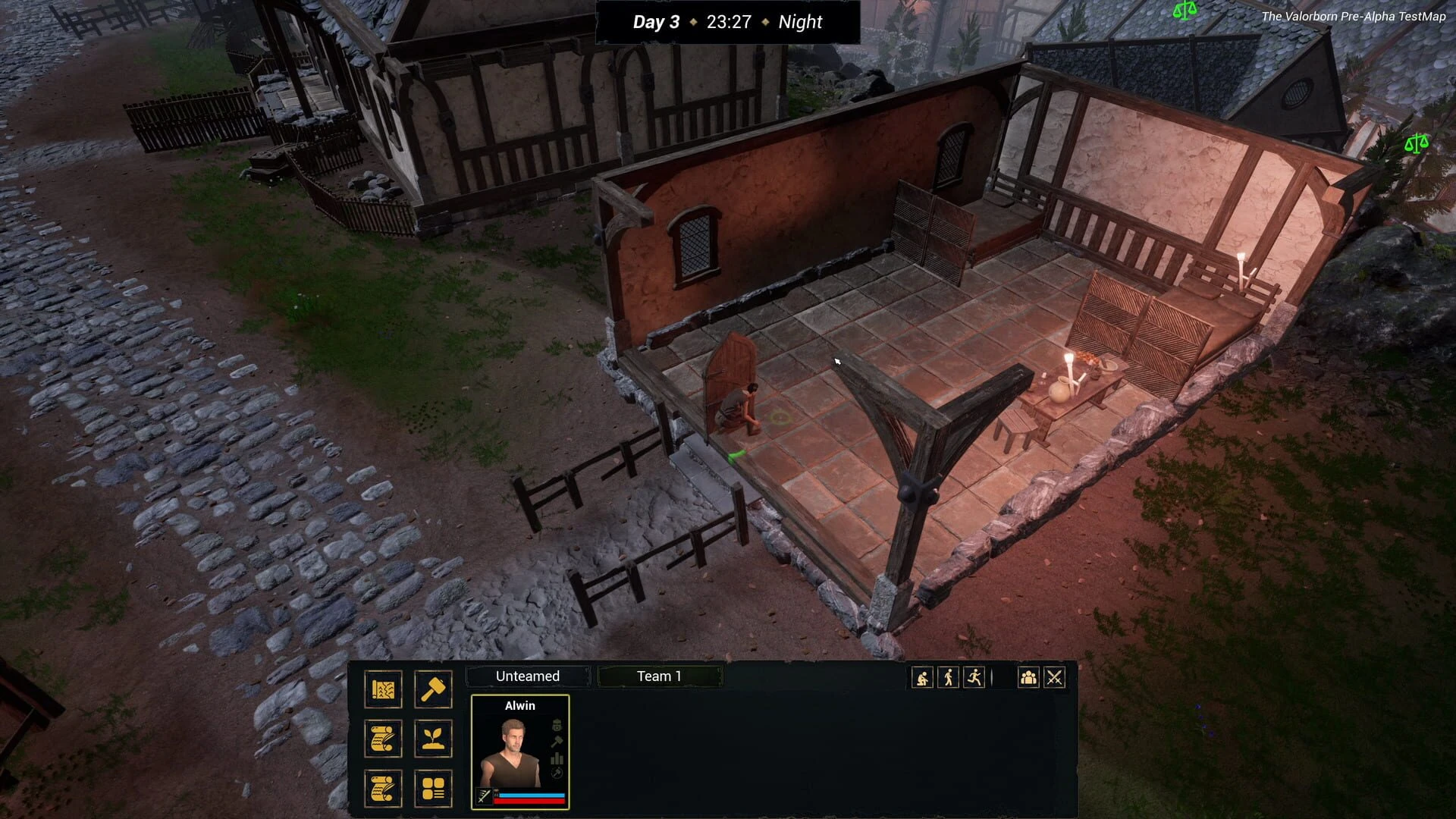Switch to the Unteamed tab
Image resolution: width=1456 pixels, height=819 pixels.
click(x=528, y=676)
